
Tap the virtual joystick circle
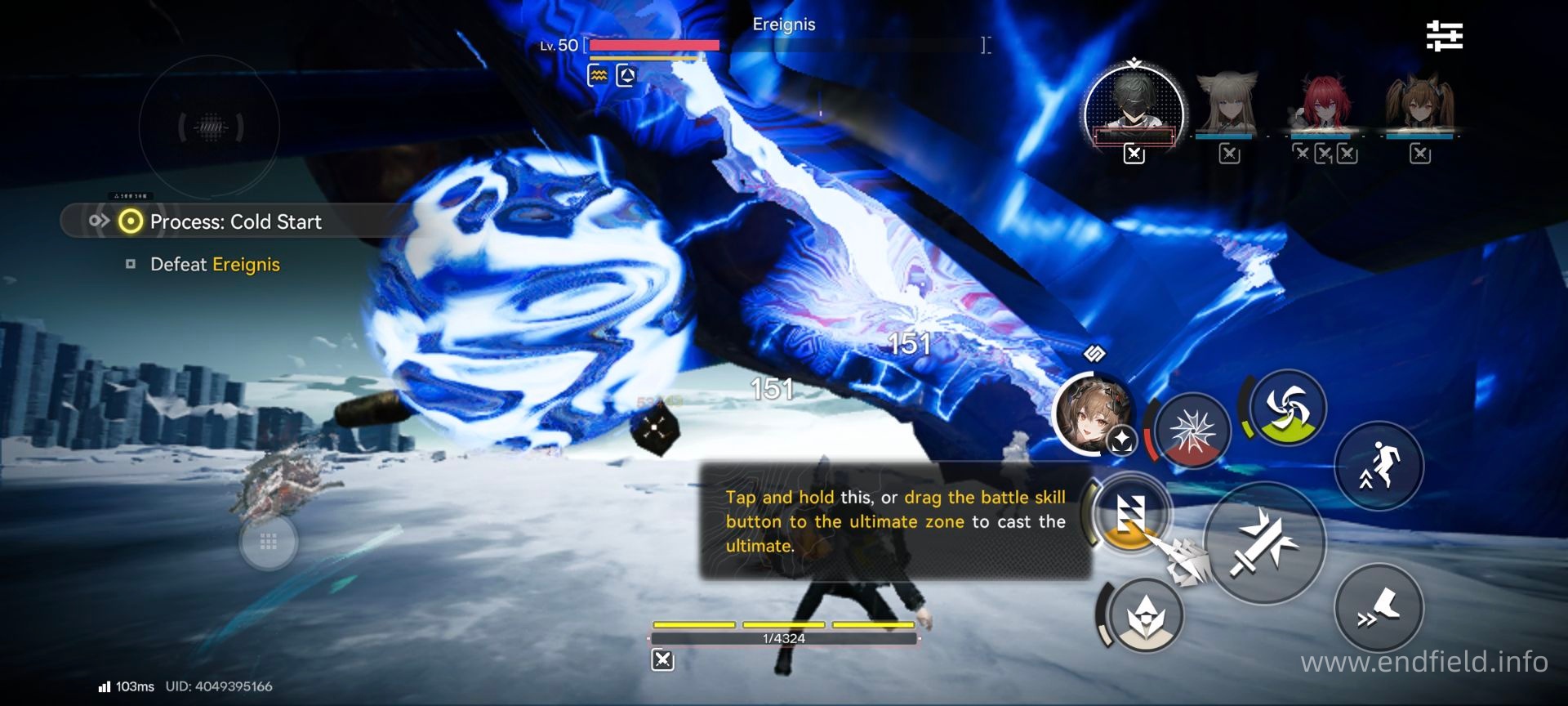210,127
